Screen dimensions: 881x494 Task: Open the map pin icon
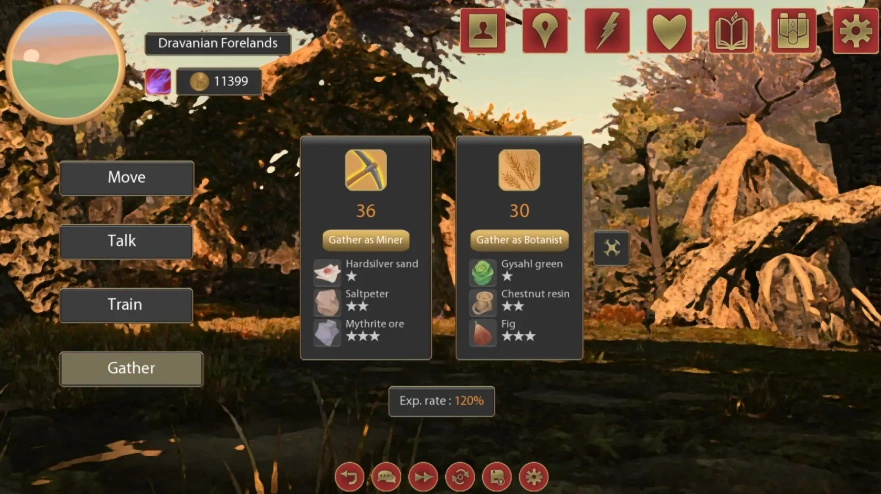544,31
